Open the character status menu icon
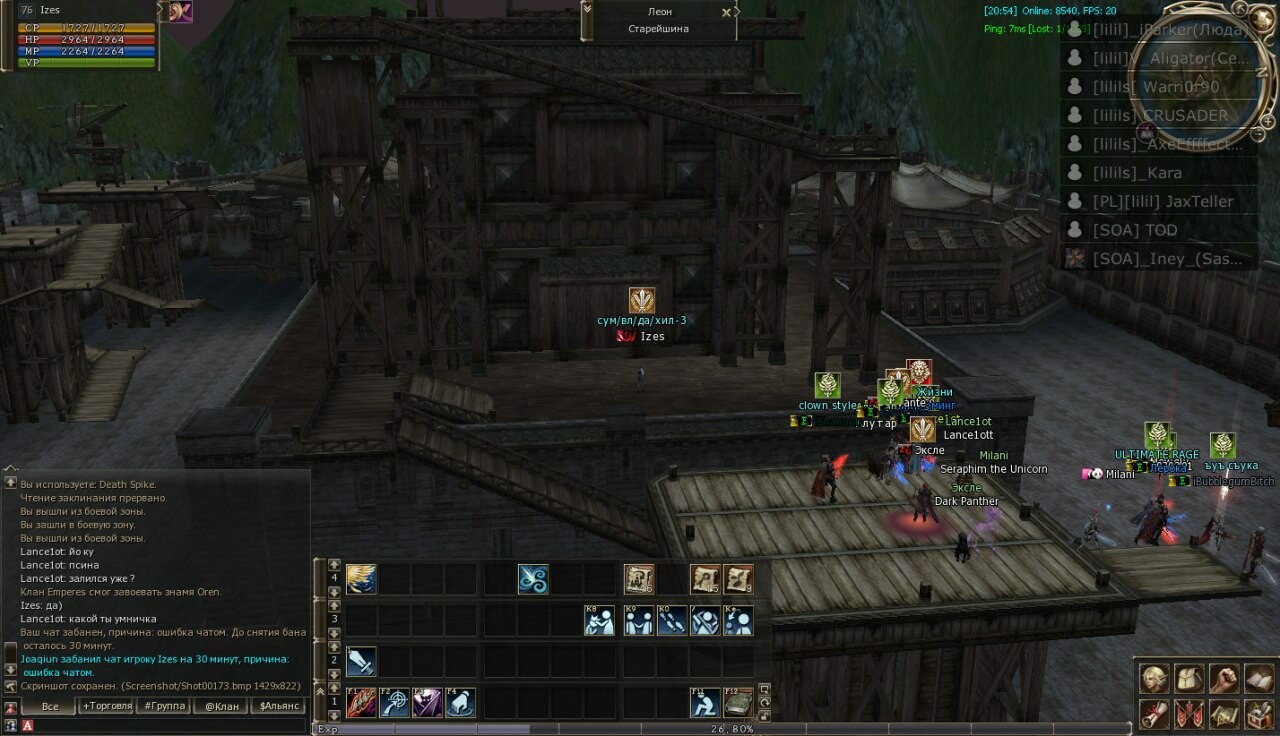The height and width of the screenshot is (736, 1280). coord(1155,678)
